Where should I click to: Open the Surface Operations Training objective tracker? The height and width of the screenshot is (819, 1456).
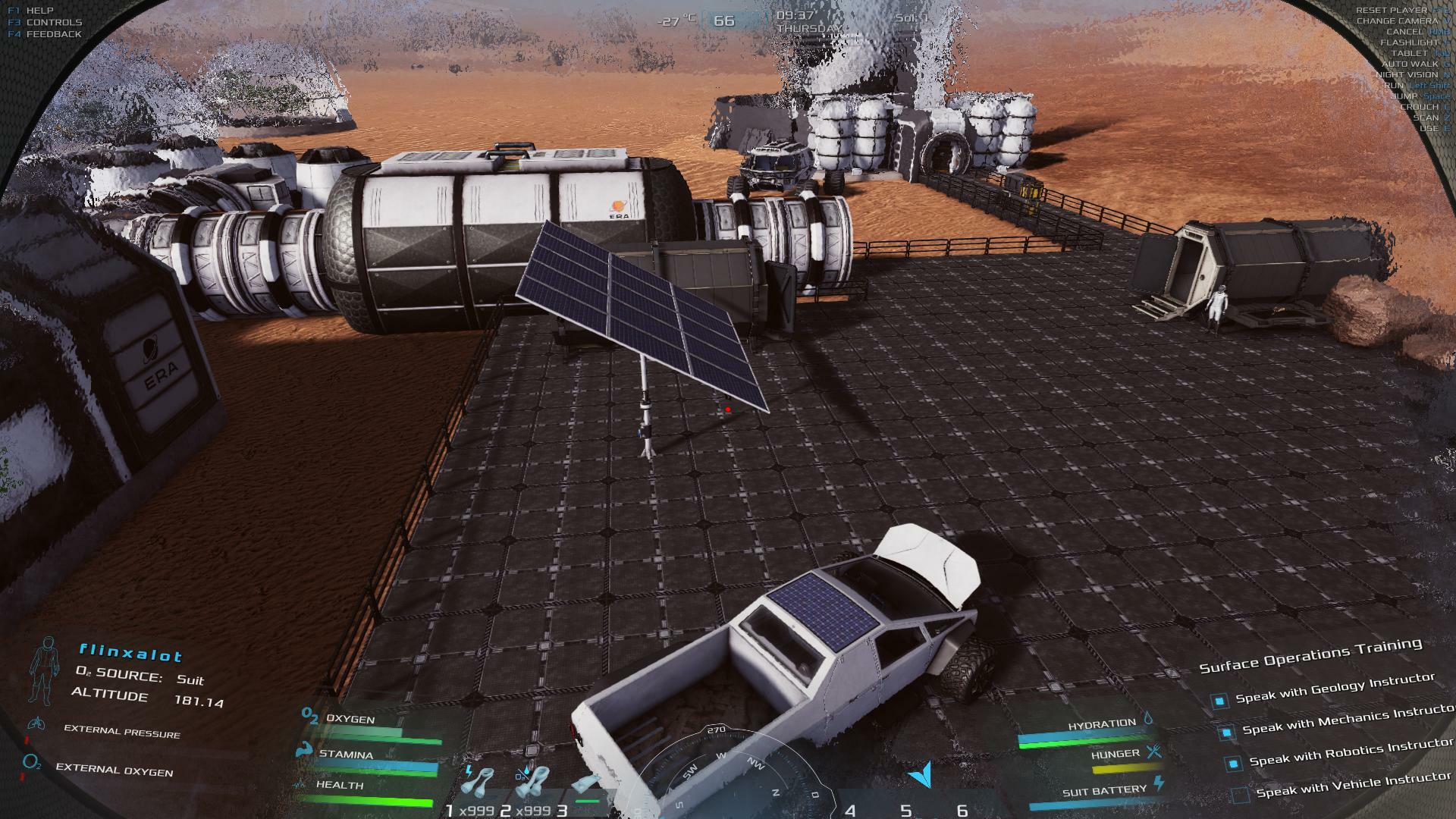(1310, 655)
